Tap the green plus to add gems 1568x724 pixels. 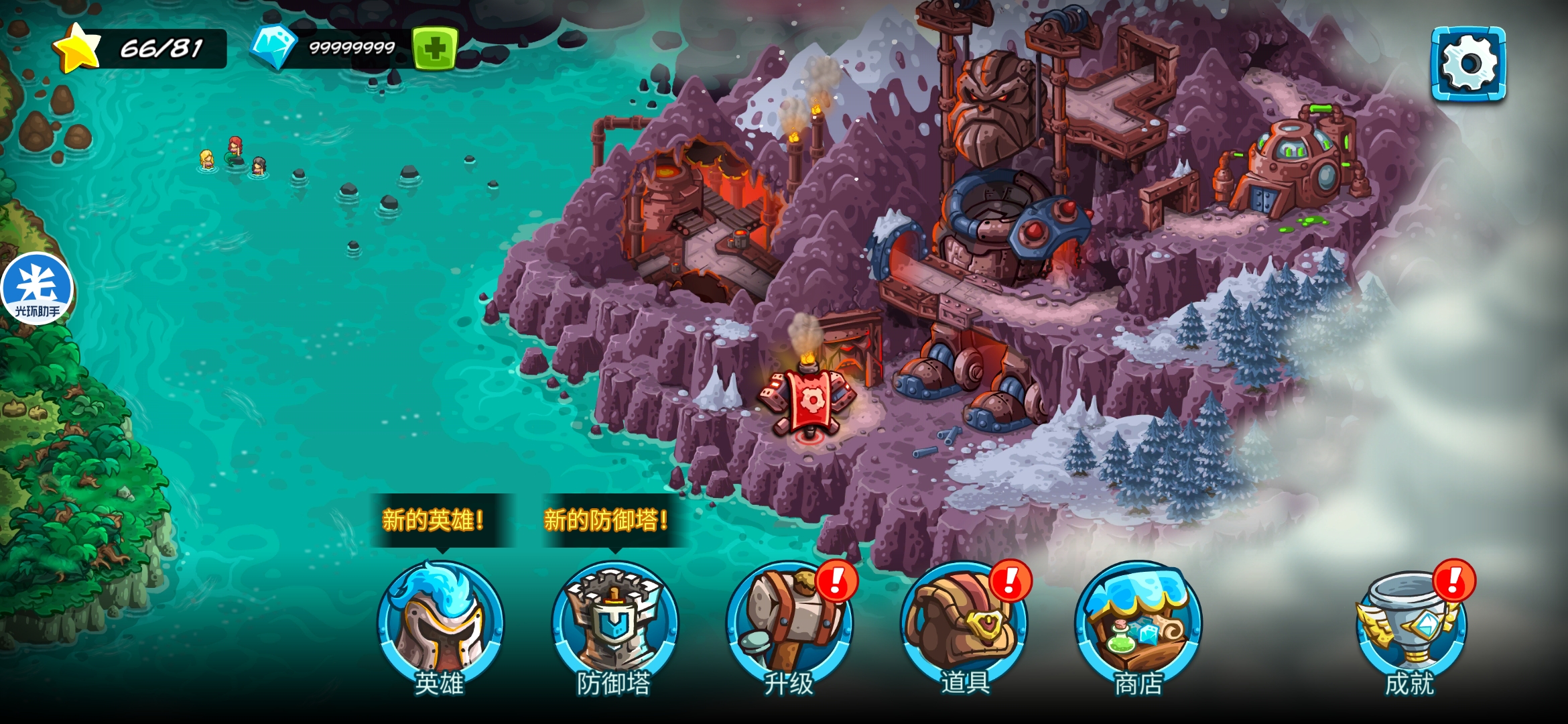[x=435, y=48]
